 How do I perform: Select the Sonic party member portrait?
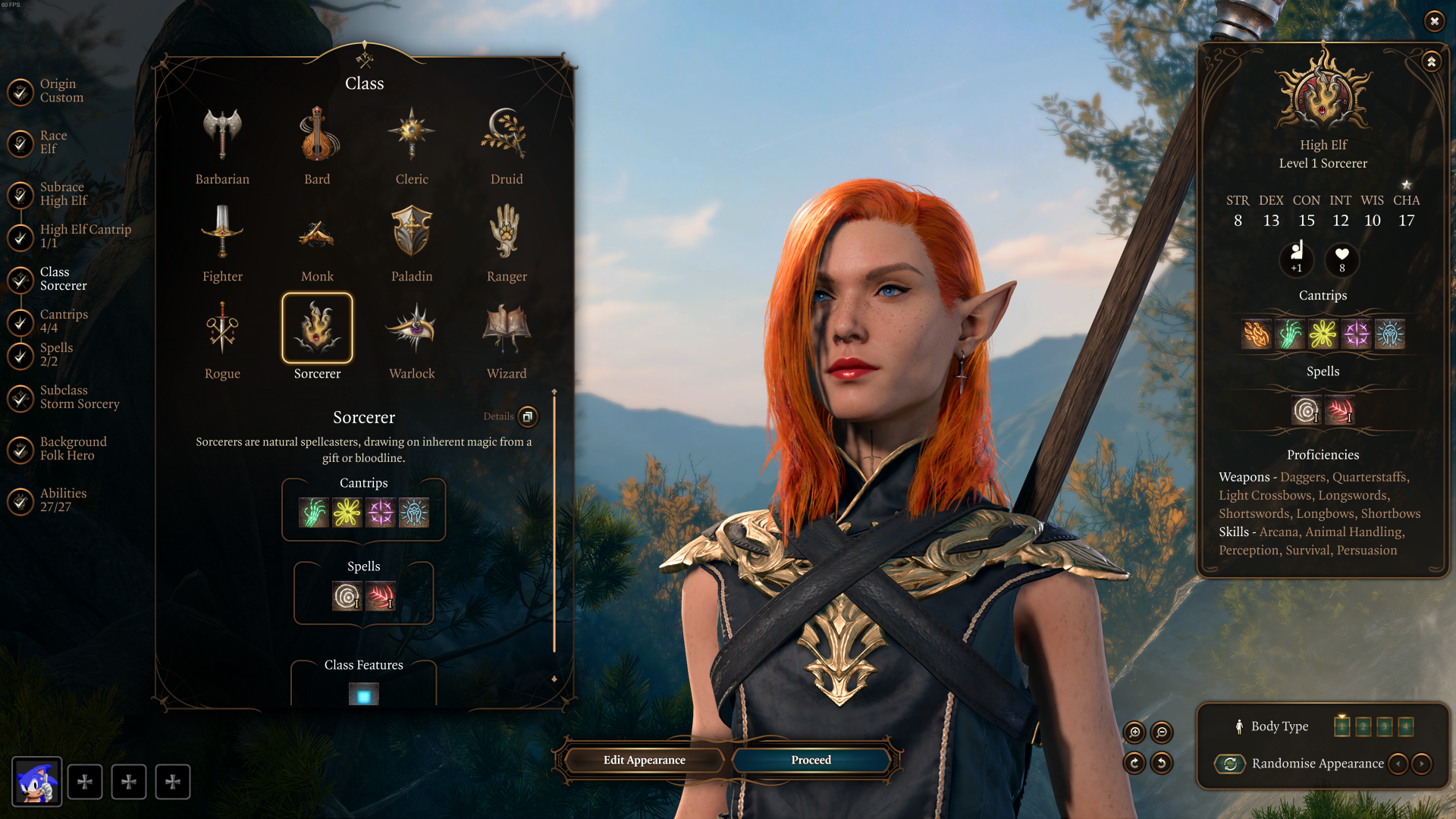(36, 782)
